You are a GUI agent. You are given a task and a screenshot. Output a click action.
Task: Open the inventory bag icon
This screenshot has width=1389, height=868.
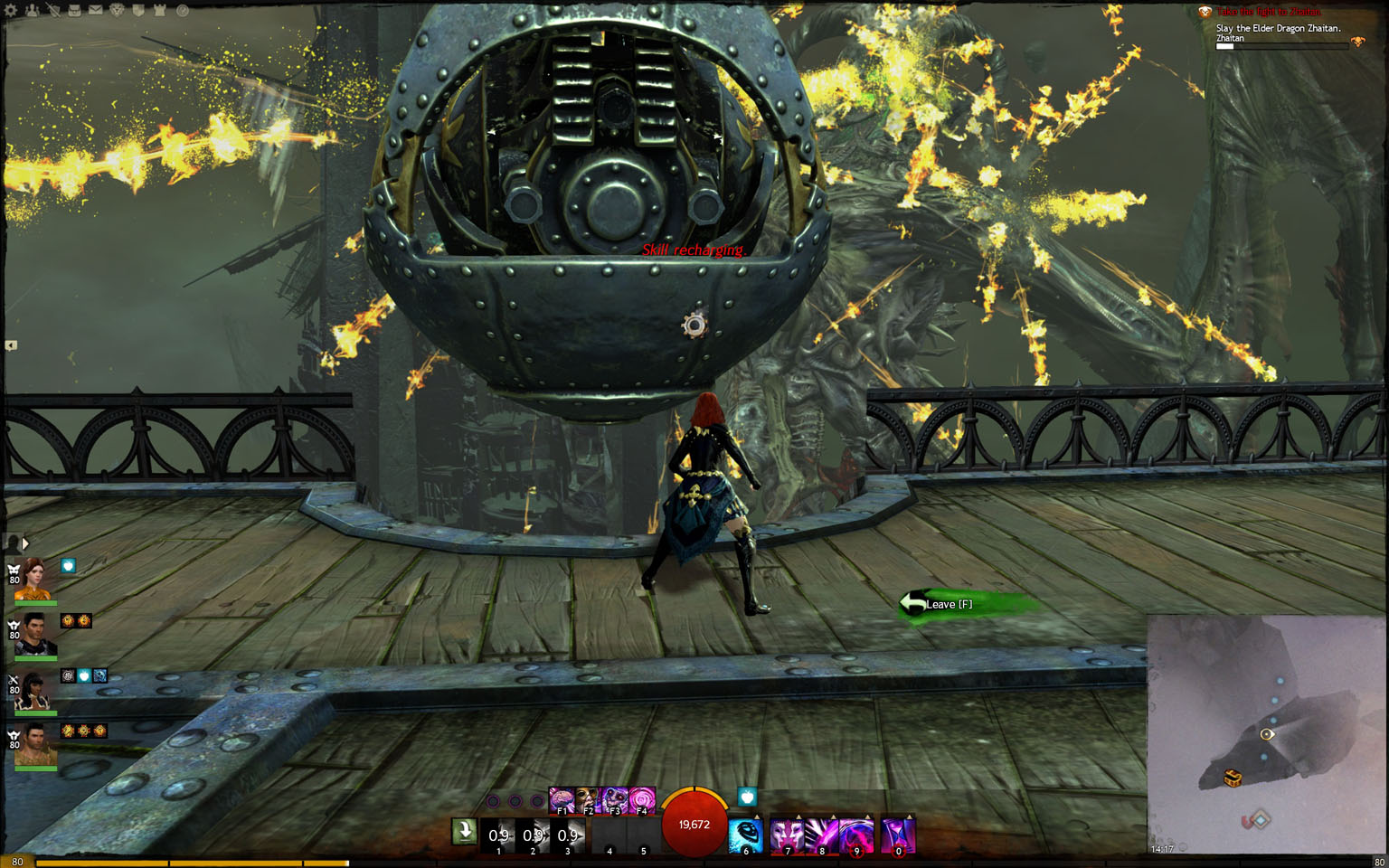pyautogui.click(x=74, y=11)
